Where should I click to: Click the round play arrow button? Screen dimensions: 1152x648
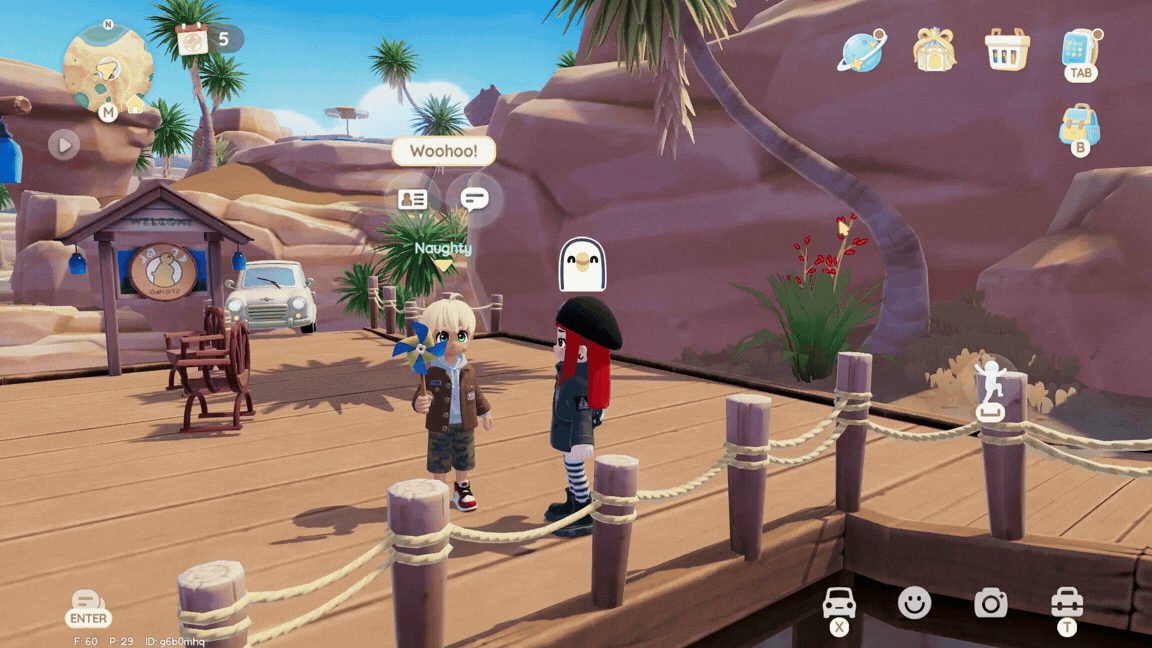point(64,145)
